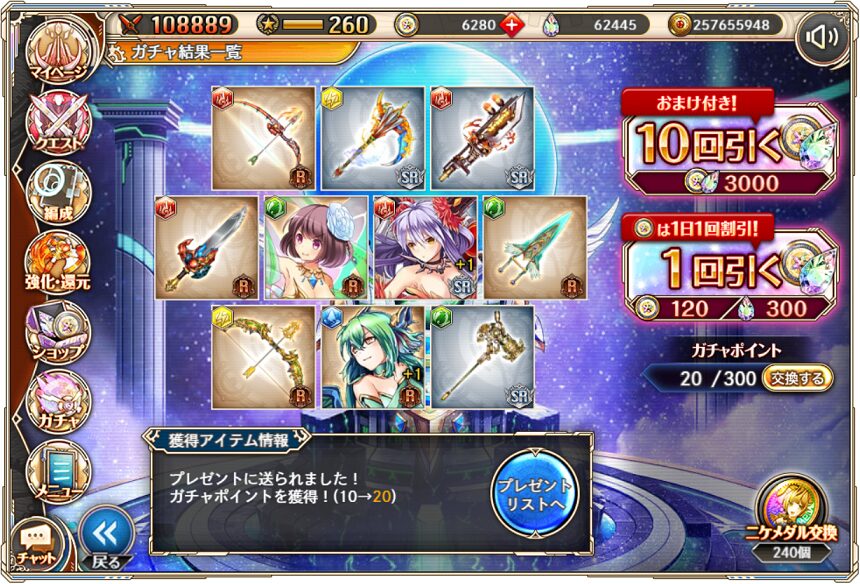Go to プレゼントリストへ
This screenshot has width=860, height=584.
tap(534, 488)
